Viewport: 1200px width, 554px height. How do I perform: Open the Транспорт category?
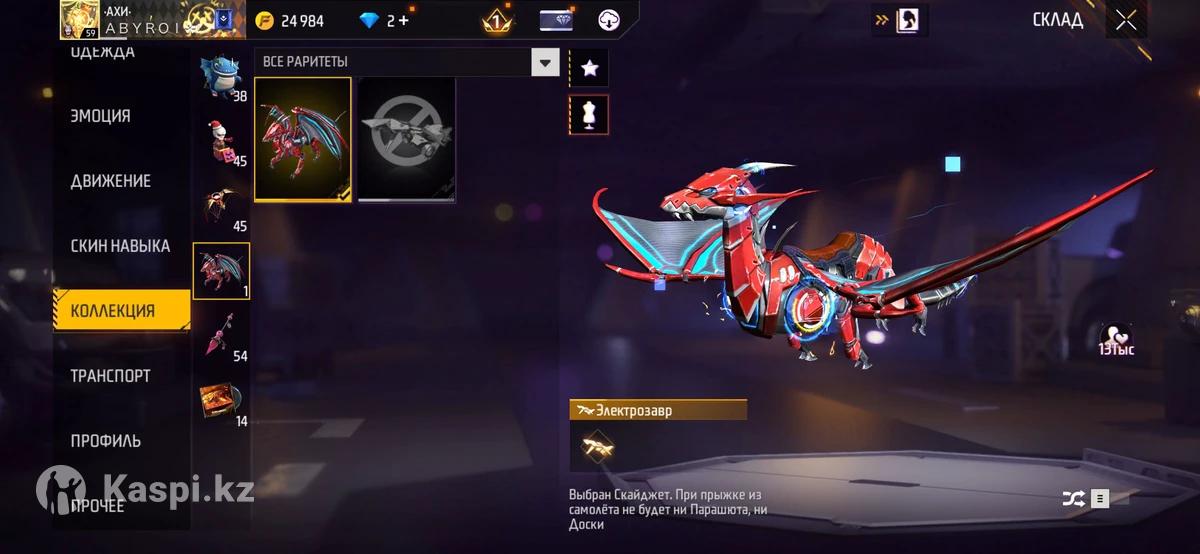[111, 376]
